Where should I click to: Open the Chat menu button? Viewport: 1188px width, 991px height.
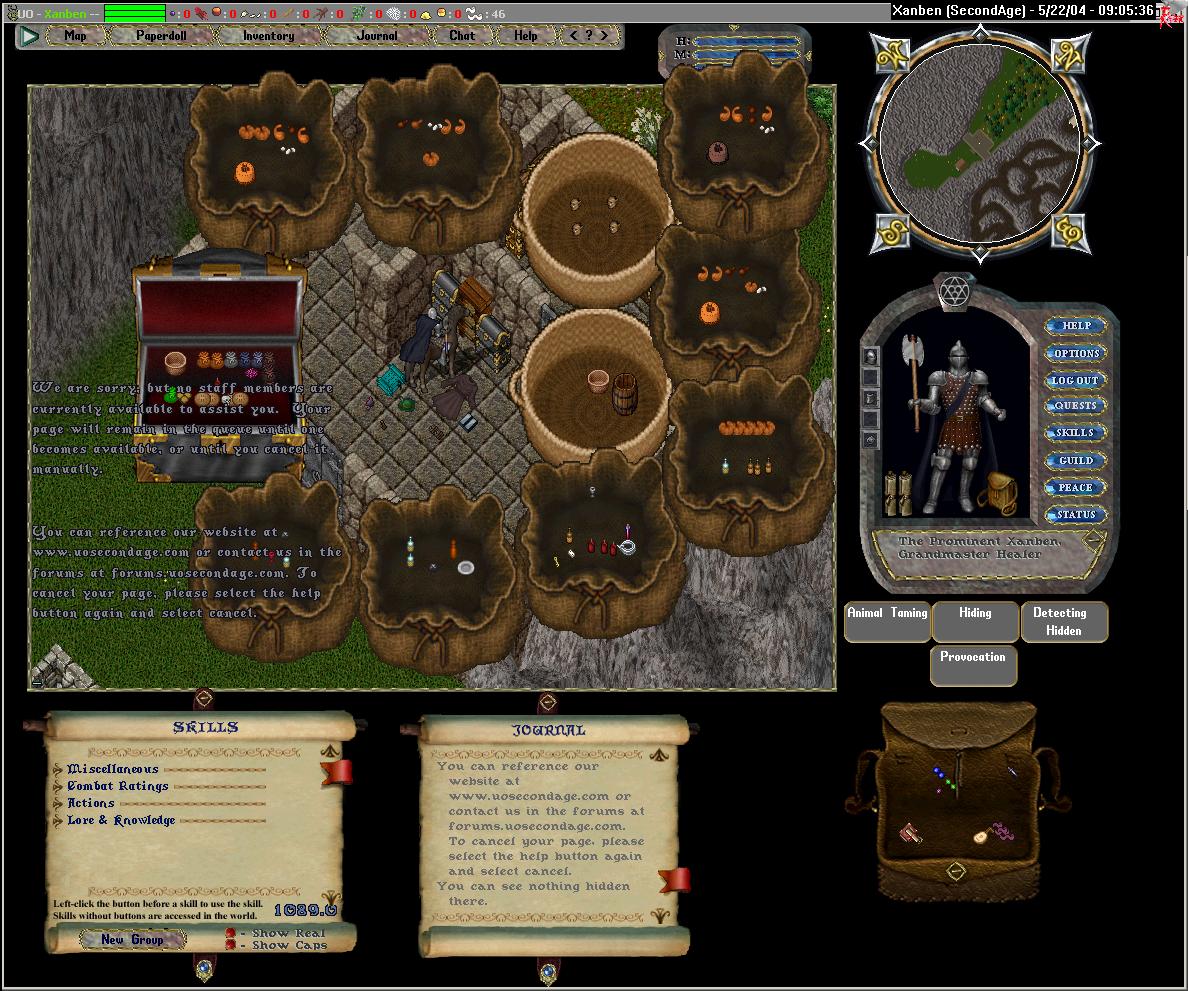tap(462, 36)
